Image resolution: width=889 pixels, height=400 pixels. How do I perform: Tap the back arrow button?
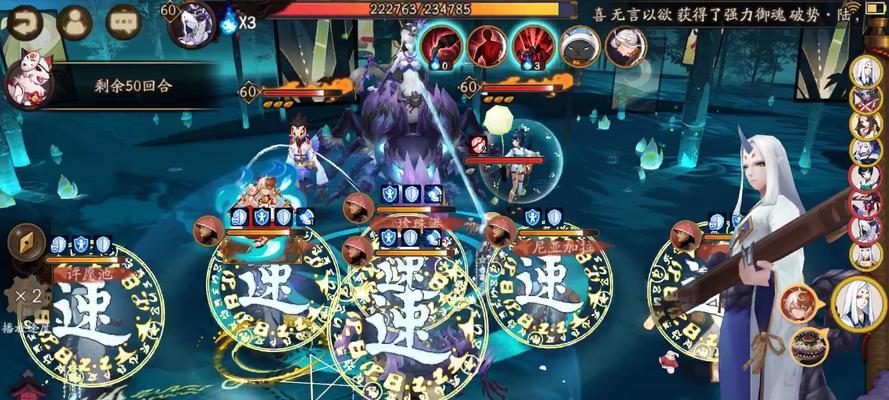[25, 20]
